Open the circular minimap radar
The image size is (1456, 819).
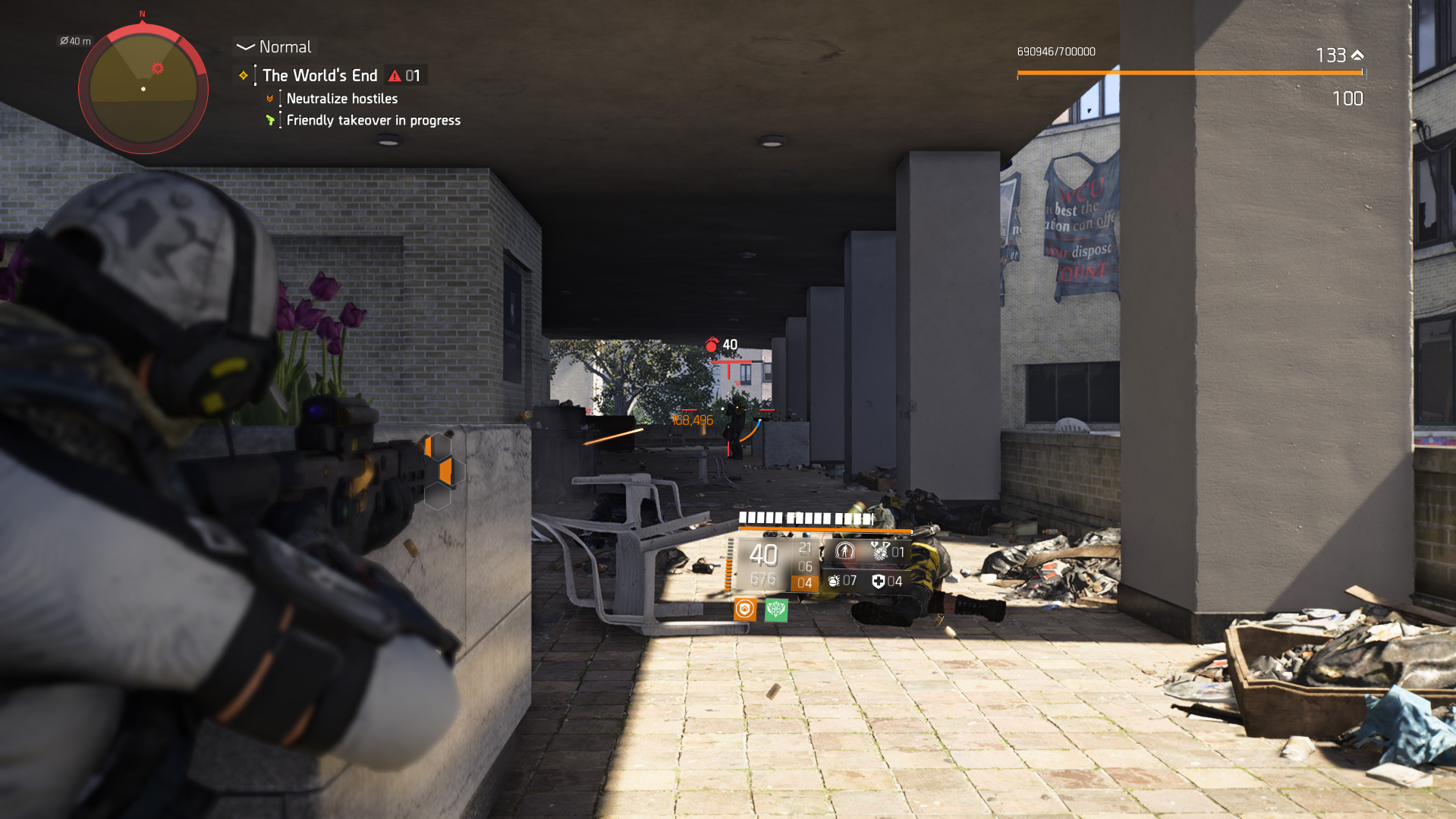[x=143, y=89]
